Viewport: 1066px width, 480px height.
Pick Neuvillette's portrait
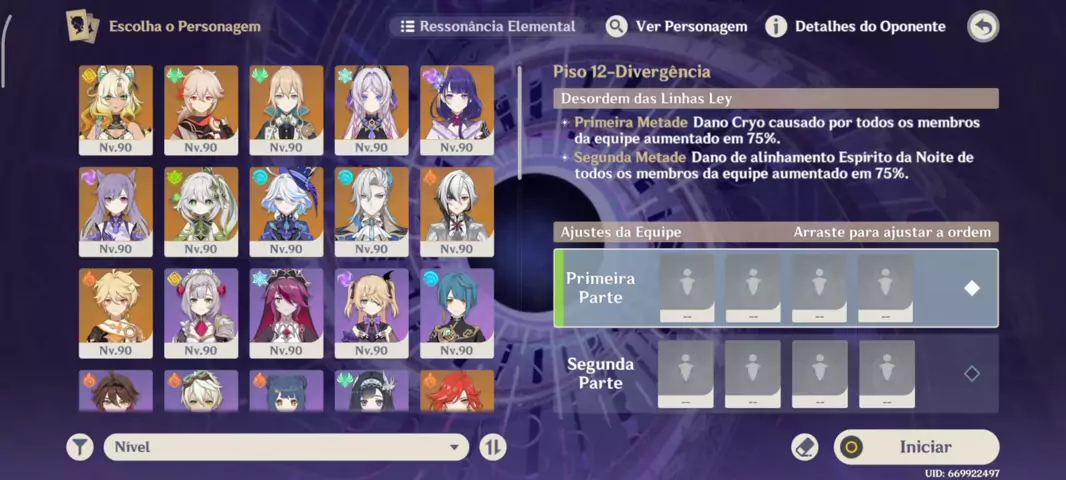371,210
